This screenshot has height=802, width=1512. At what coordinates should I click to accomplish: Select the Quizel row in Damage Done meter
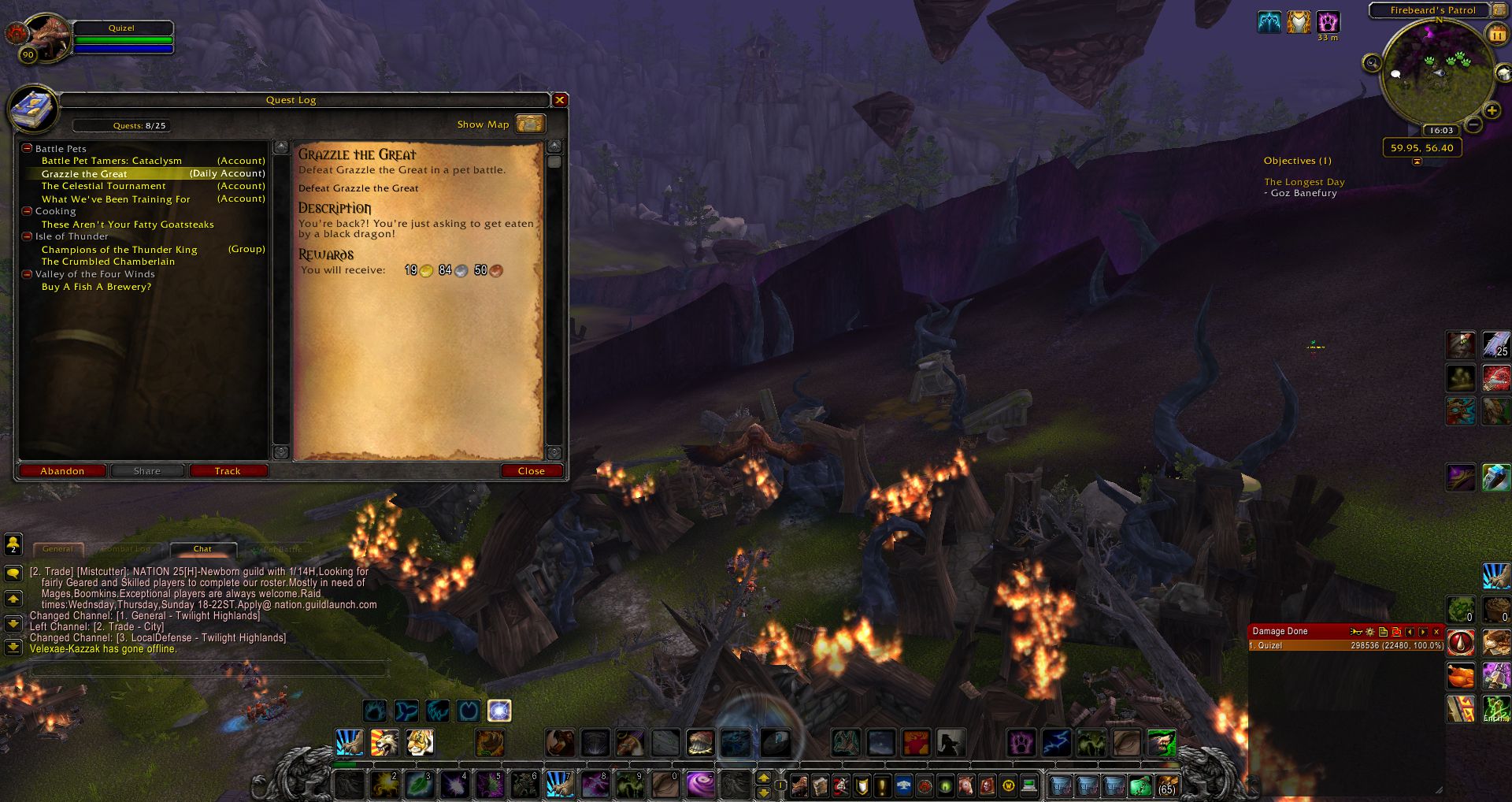click(x=1346, y=645)
